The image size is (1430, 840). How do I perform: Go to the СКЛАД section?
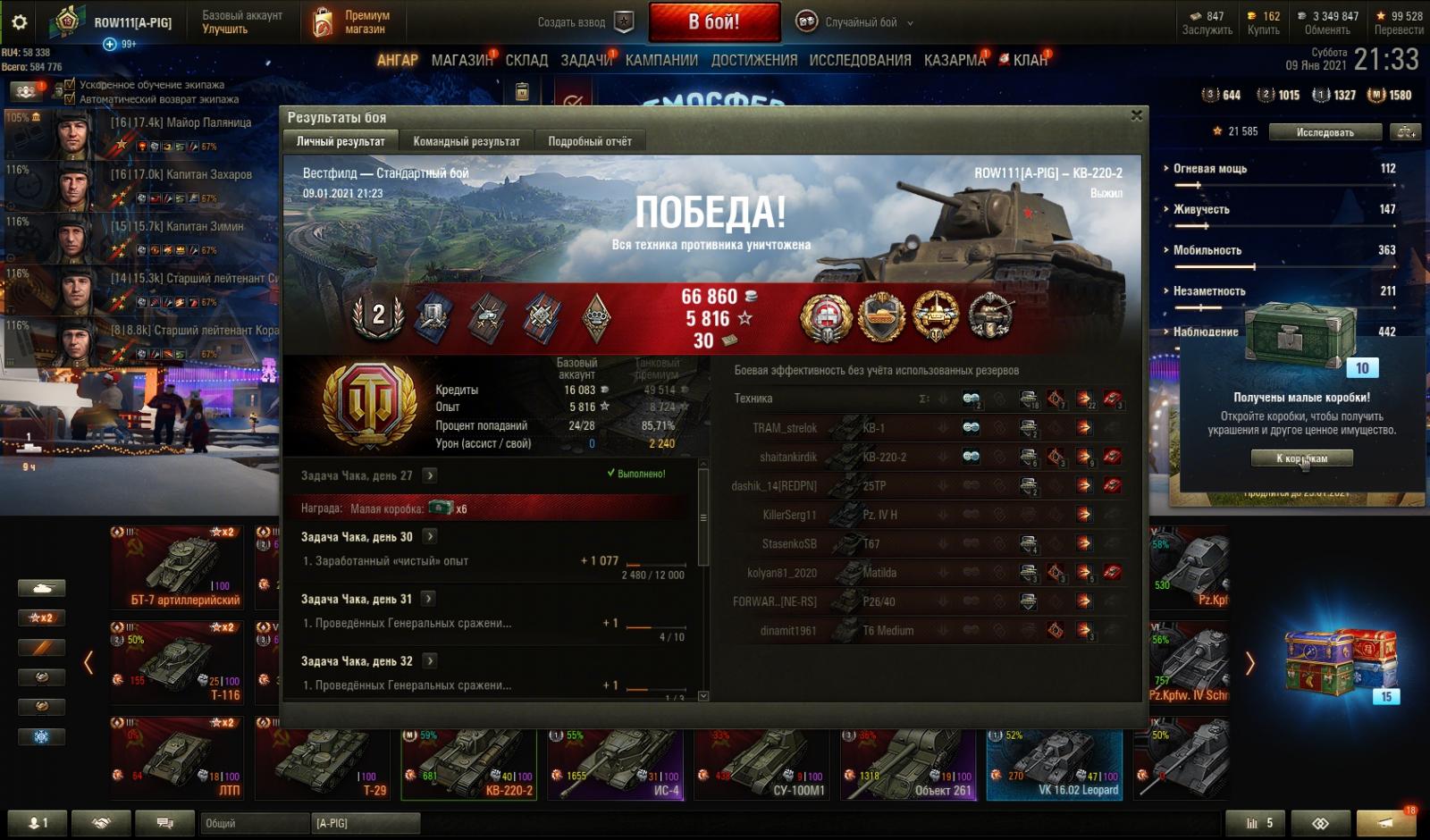click(526, 60)
